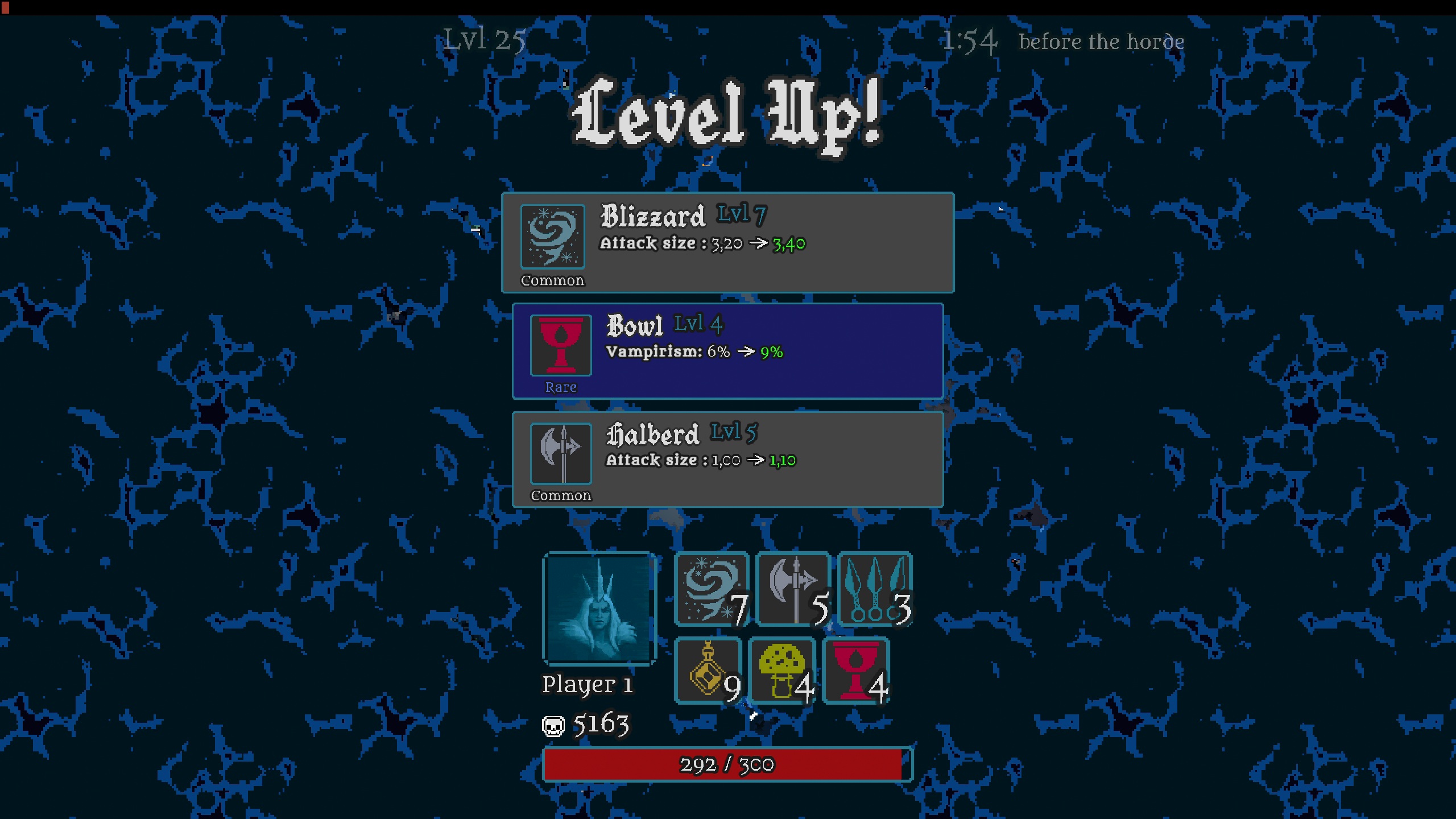Pick the Halberd attack size upgrade

coord(728,458)
